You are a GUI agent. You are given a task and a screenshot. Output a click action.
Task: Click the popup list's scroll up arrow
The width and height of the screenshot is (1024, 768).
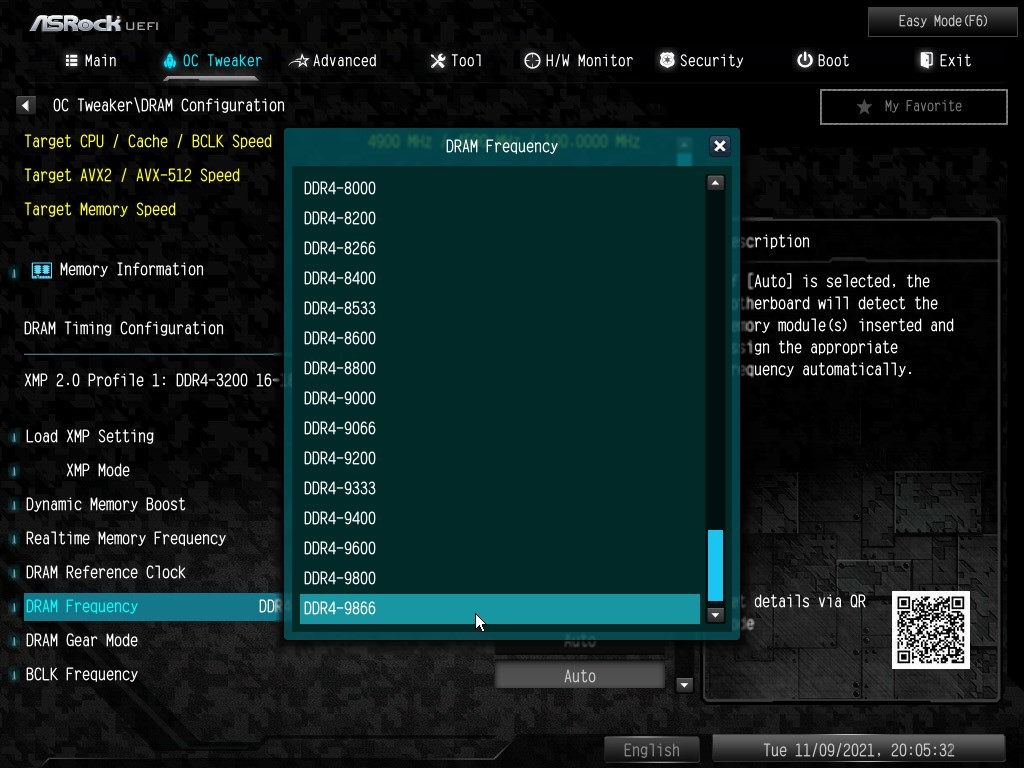click(715, 183)
